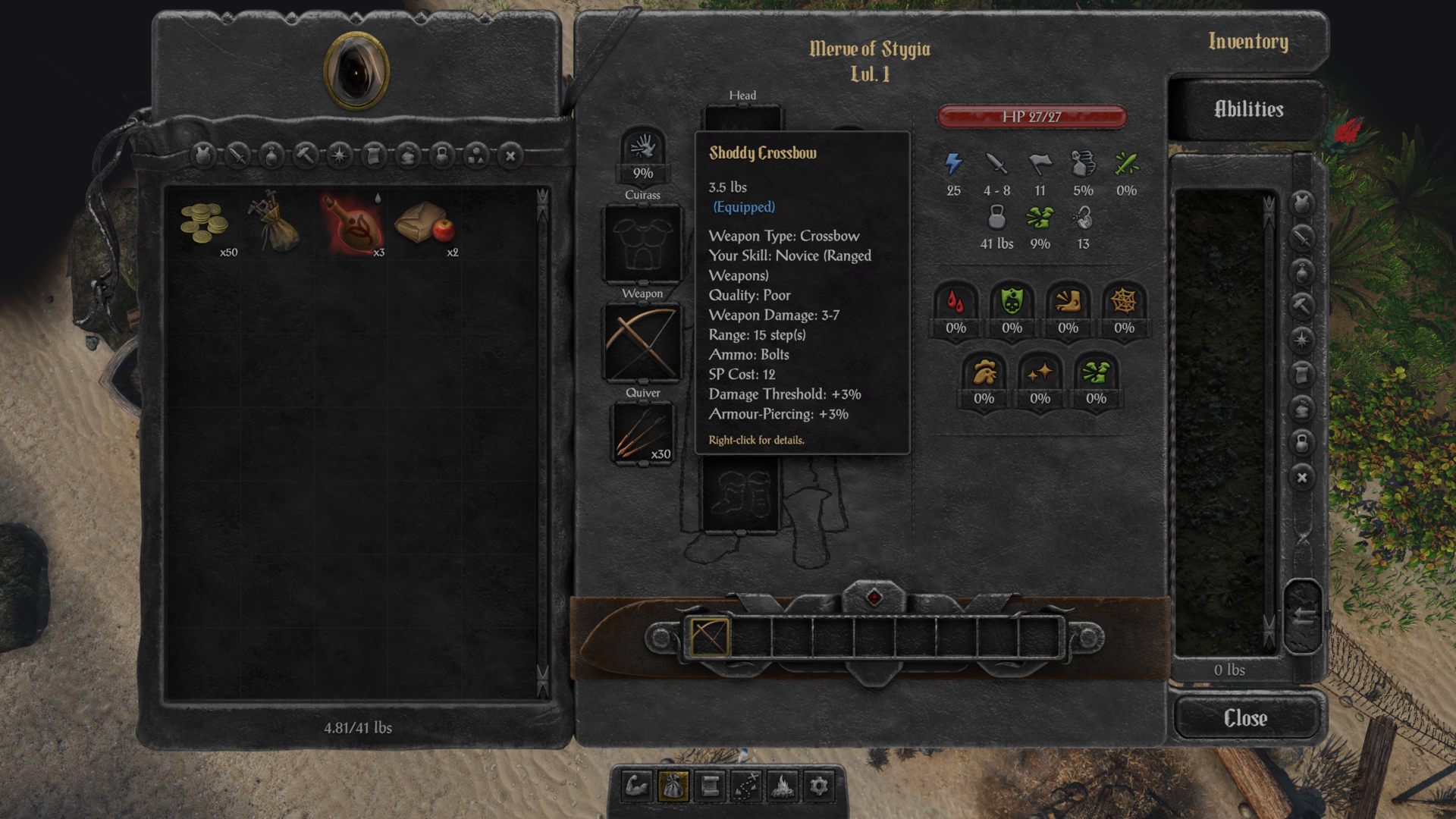The image size is (1456, 819).
Task: Select the gold coins stack
Action: [203, 224]
